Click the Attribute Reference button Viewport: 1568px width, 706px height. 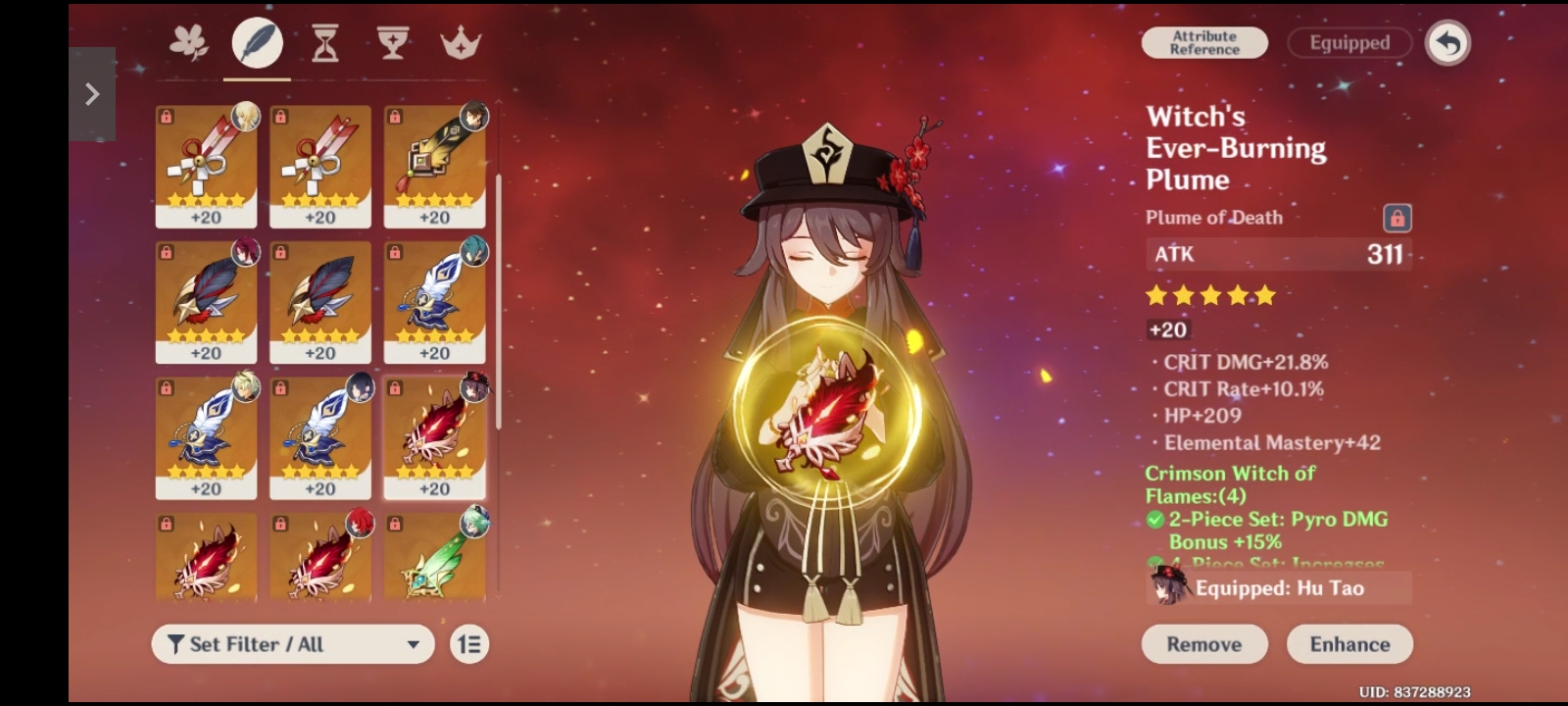(1204, 43)
